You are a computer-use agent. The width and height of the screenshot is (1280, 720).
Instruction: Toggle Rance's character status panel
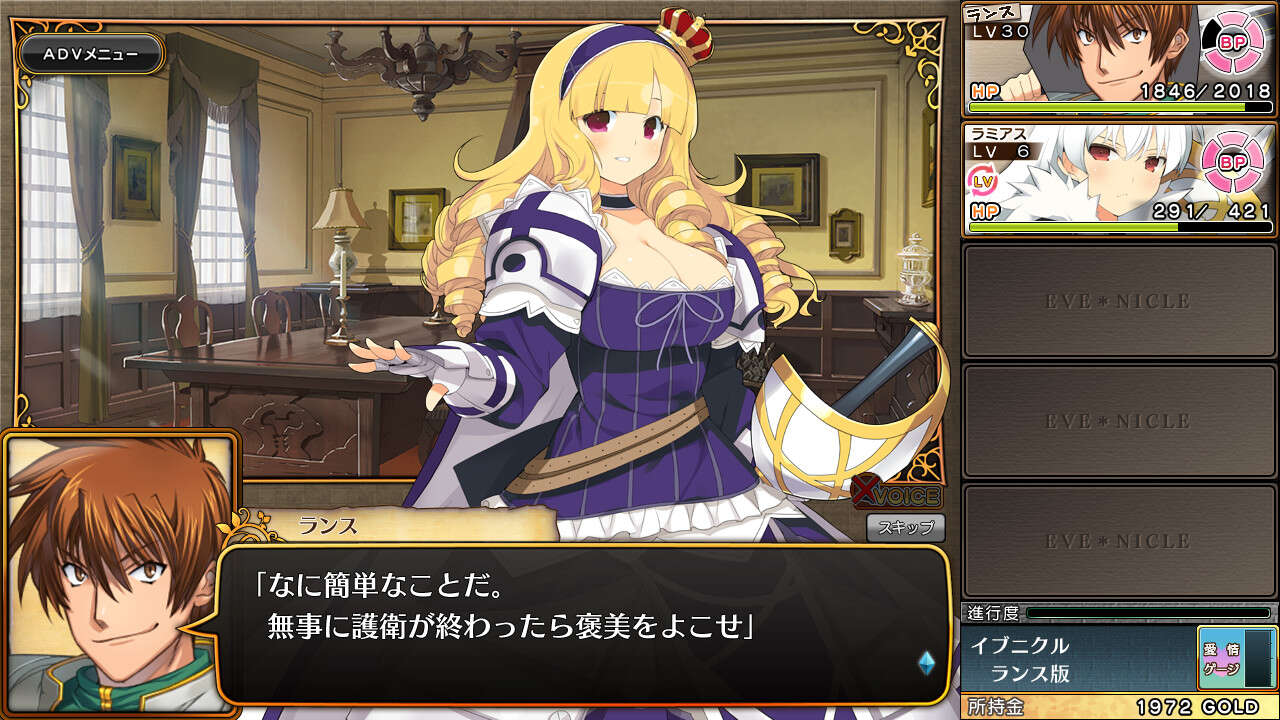point(1115,60)
